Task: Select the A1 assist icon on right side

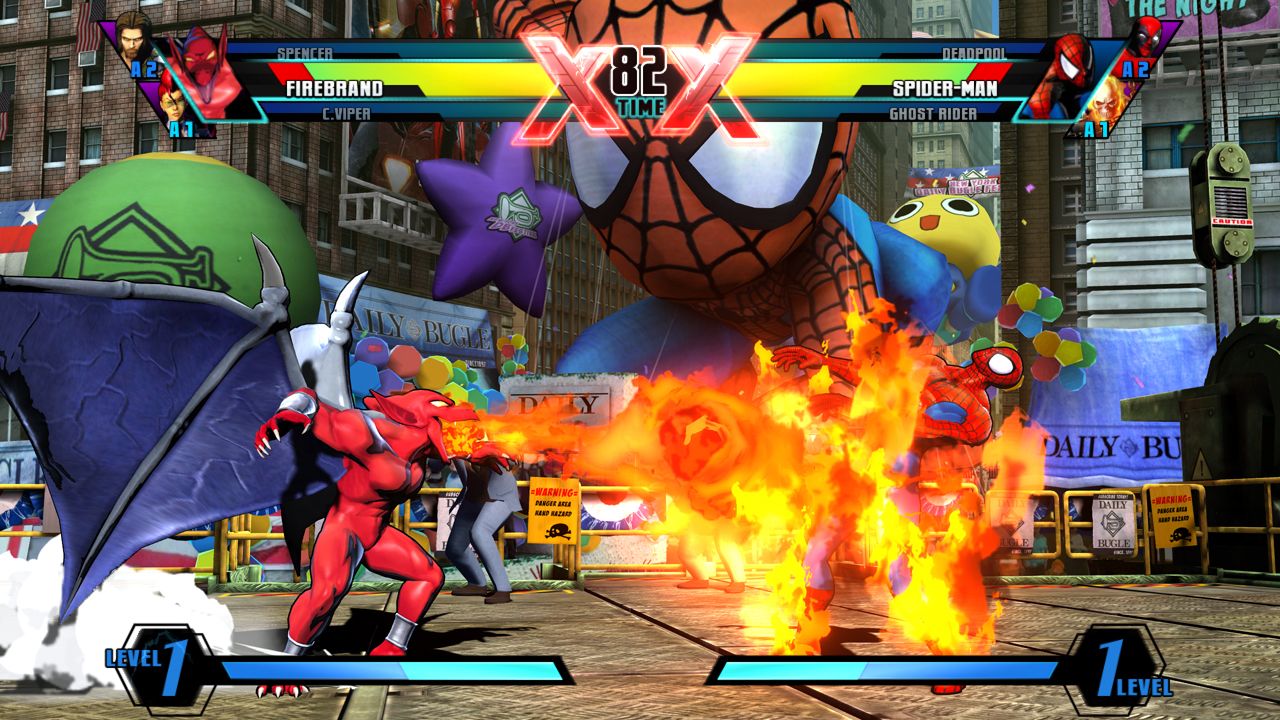Action: pos(1096,128)
